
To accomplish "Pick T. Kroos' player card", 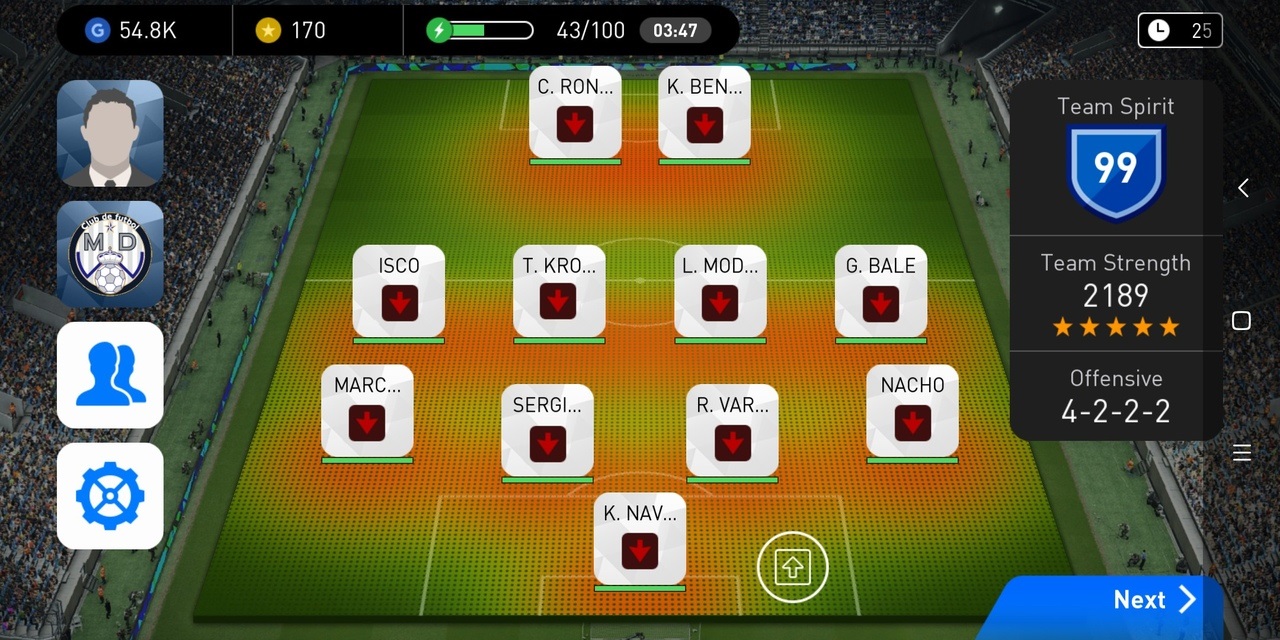I will (559, 292).
